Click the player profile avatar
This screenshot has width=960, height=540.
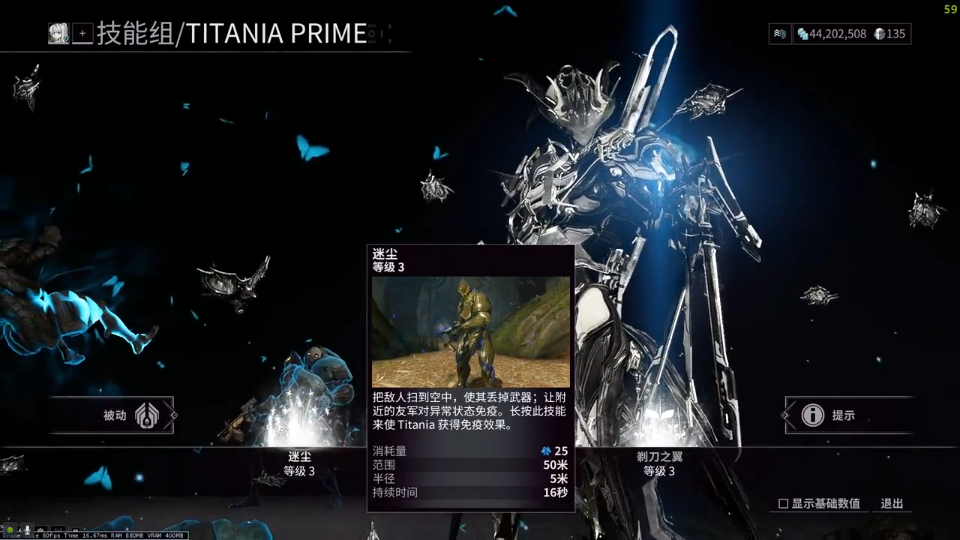point(58,33)
